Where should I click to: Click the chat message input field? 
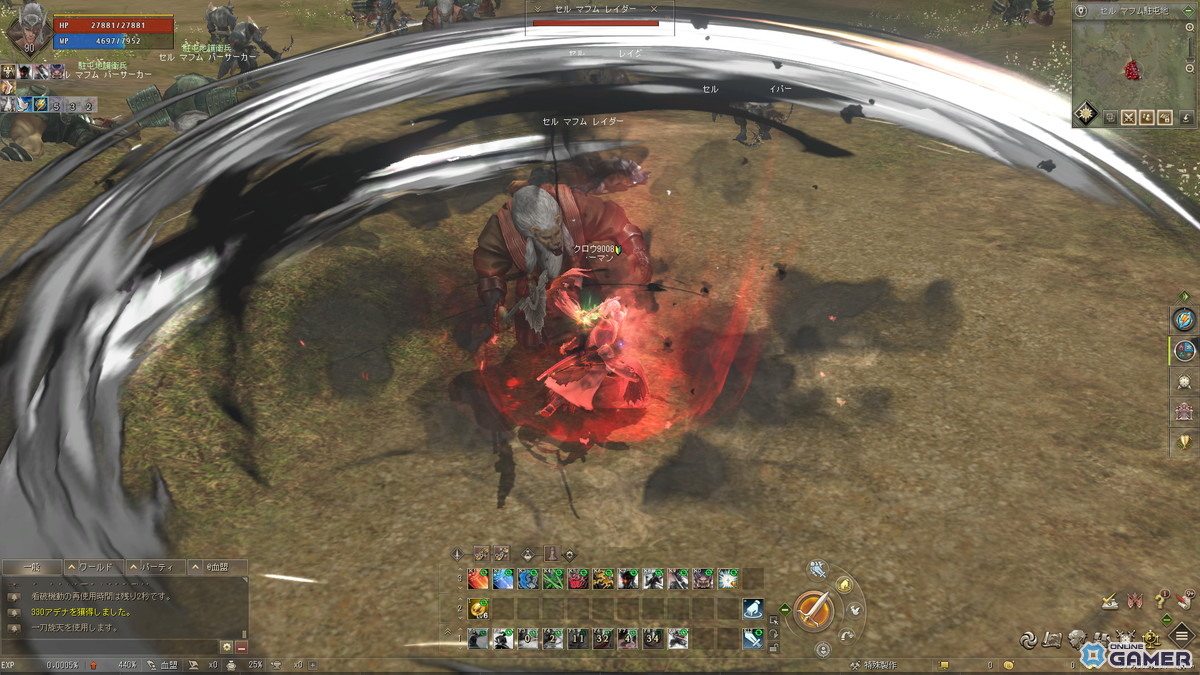point(110,647)
